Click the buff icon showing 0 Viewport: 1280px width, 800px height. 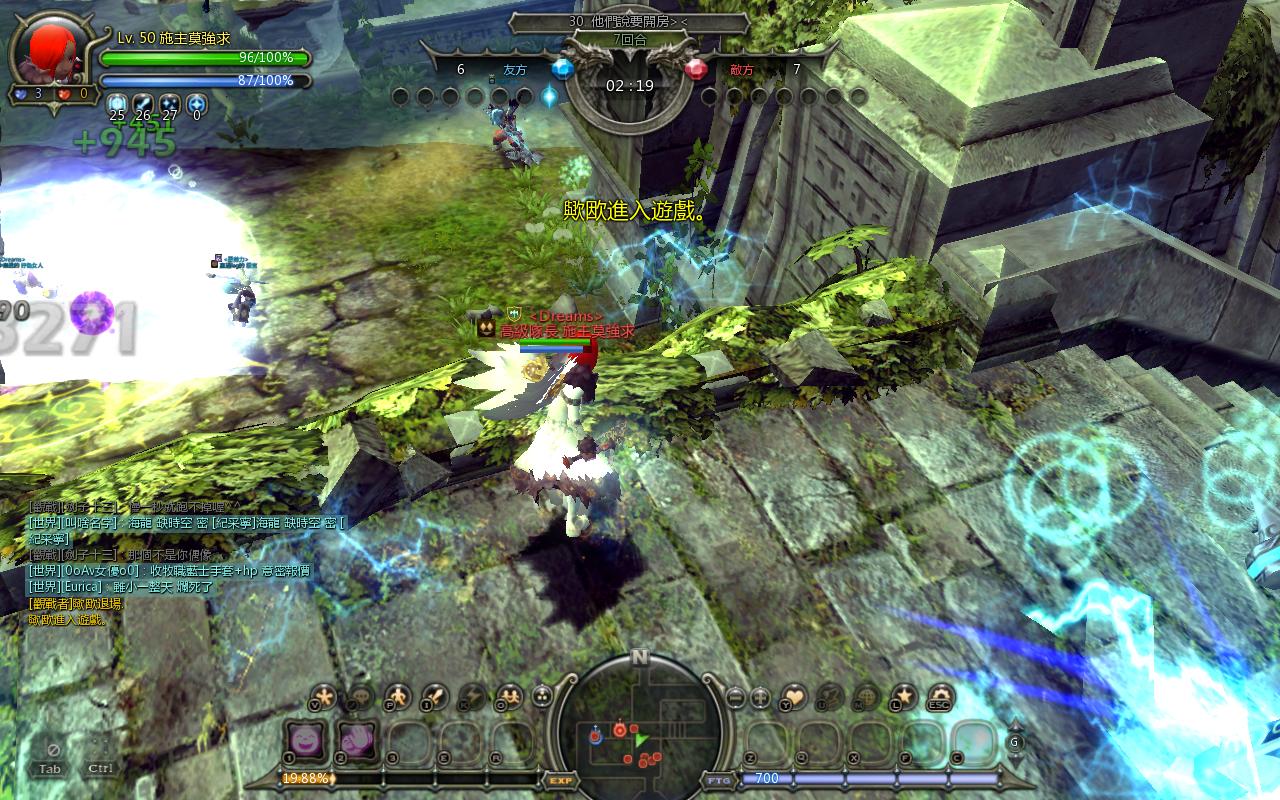click(196, 103)
